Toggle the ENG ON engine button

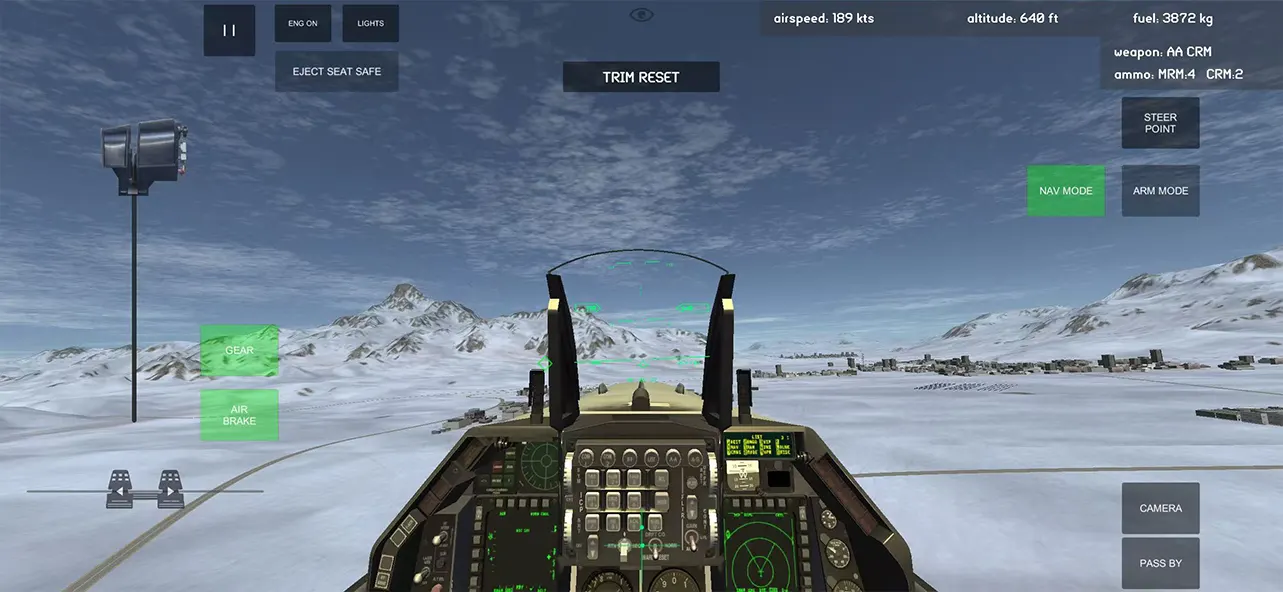coord(303,23)
